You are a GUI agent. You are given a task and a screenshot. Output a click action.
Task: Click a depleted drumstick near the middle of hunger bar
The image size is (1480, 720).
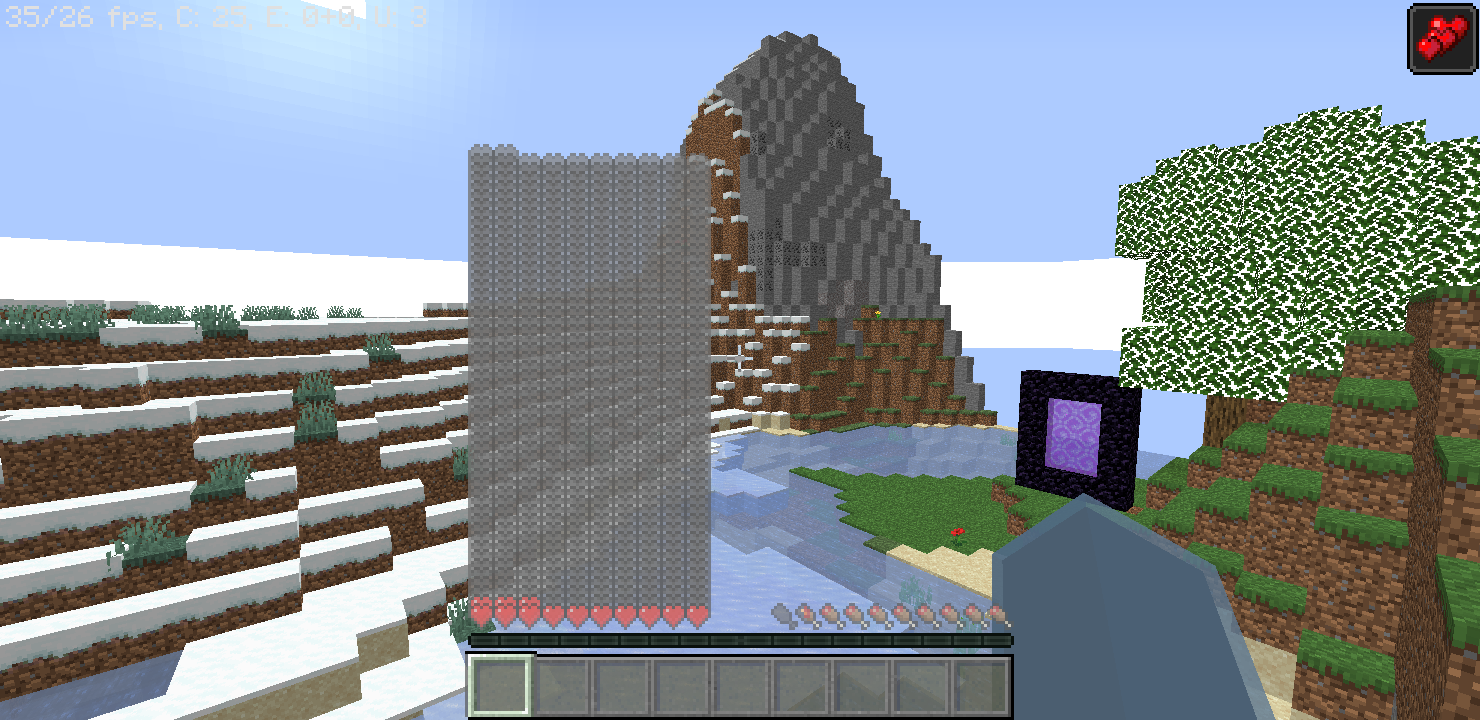[x=890, y=613]
